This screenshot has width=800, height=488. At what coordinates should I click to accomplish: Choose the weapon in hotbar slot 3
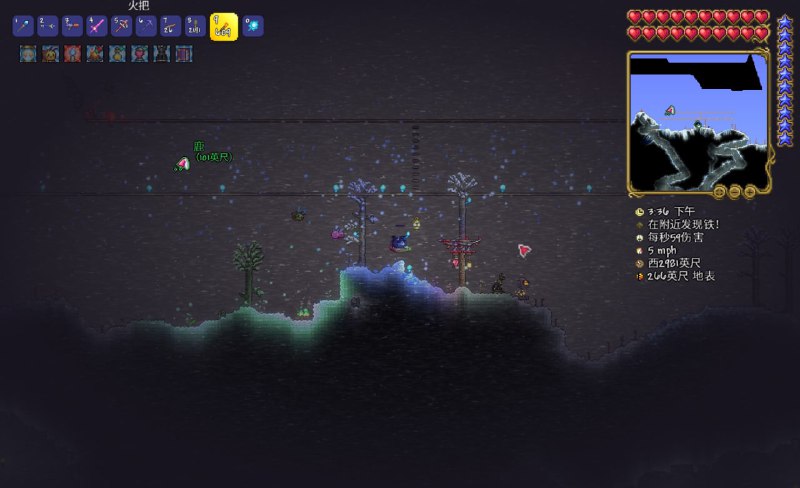(x=73, y=26)
